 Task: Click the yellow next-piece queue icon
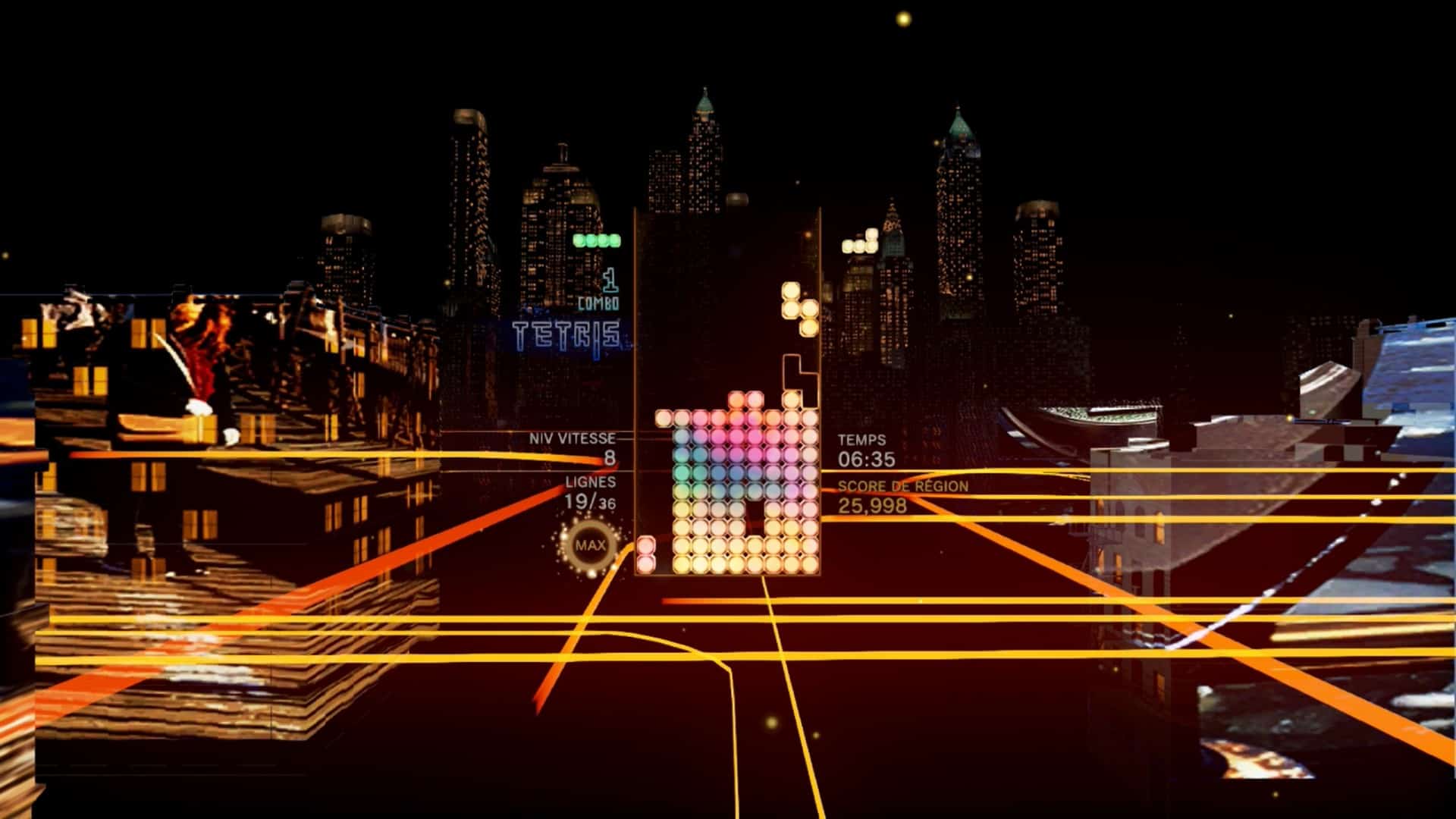coord(861,243)
